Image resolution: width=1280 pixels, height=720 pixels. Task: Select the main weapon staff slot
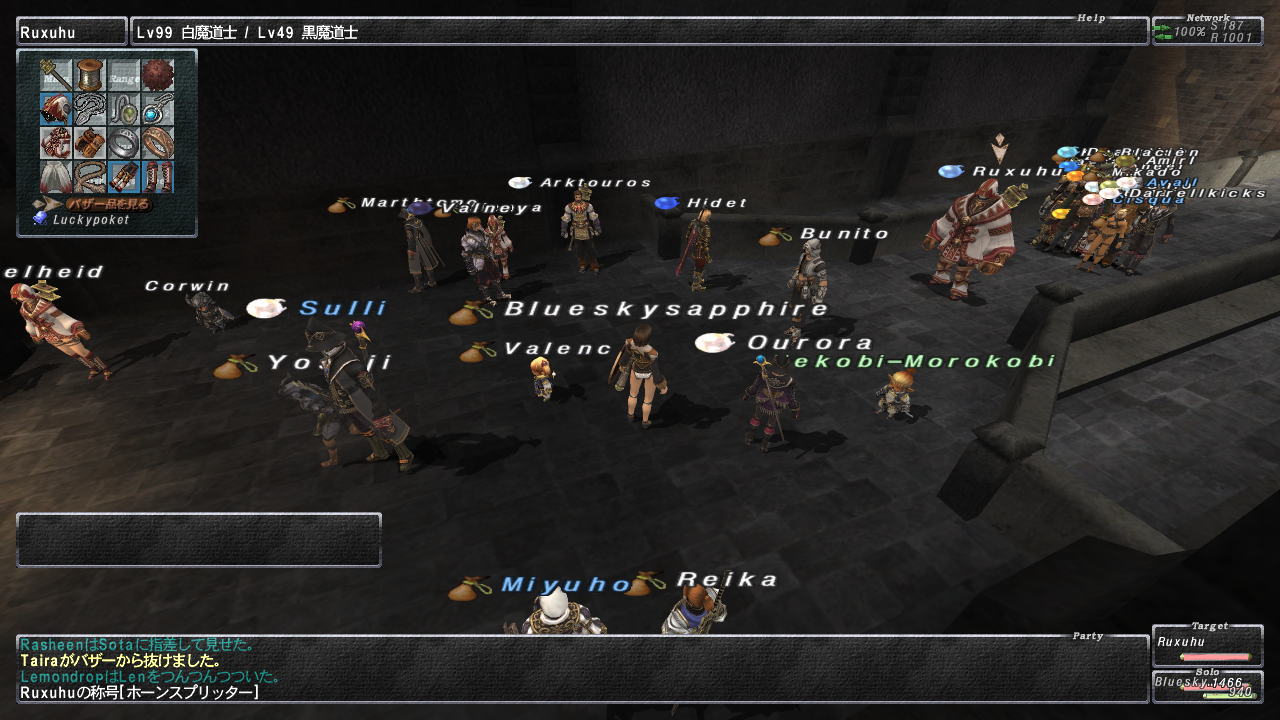(56, 75)
